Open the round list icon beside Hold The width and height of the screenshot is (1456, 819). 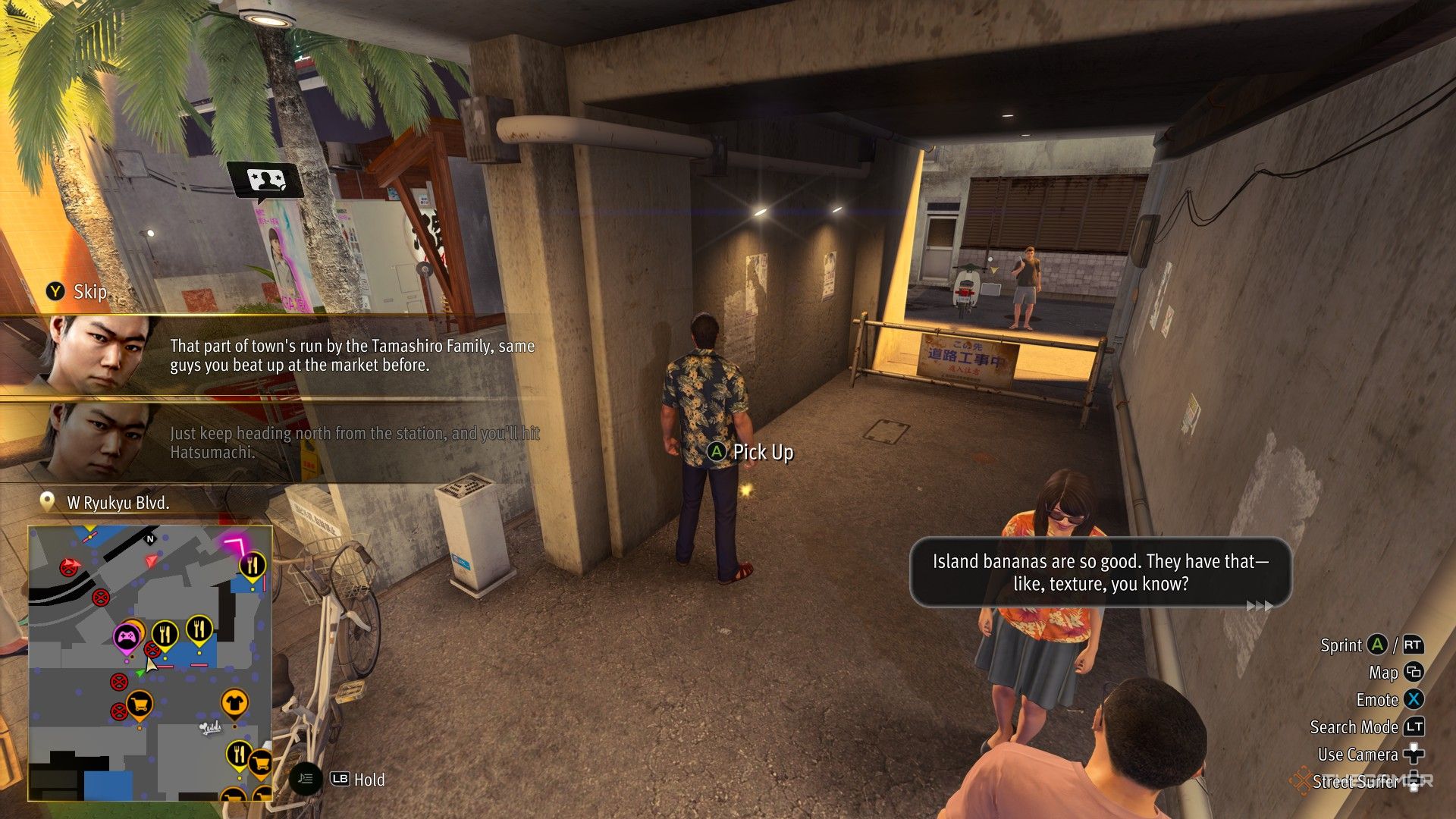click(x=306, y=779)
